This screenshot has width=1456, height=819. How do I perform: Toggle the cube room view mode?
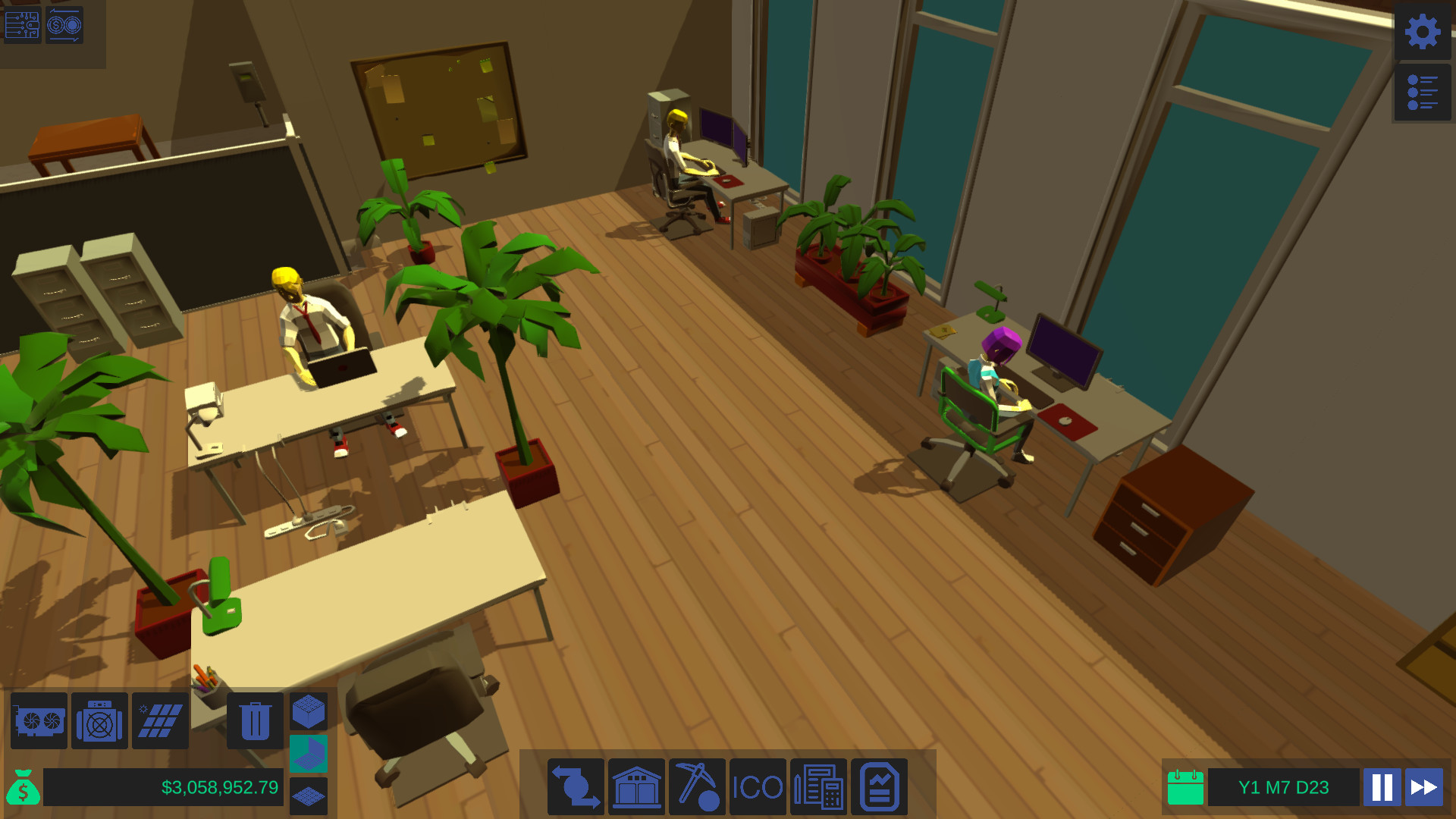pos(309,711)
